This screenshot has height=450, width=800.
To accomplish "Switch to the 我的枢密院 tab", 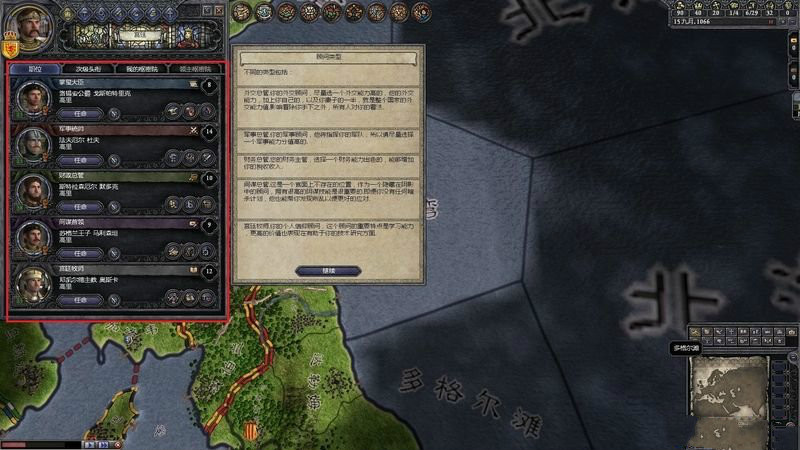I will [142, 69].
